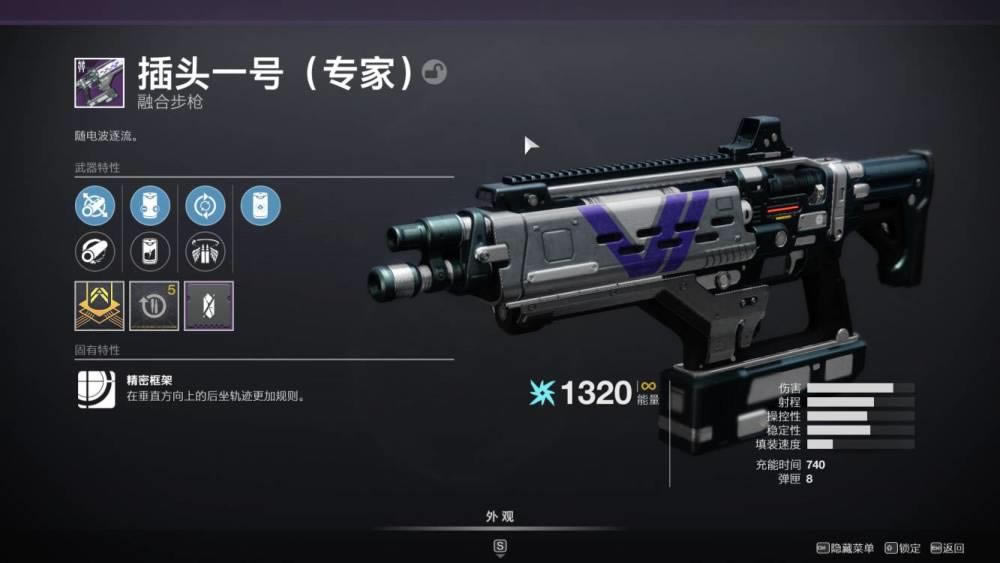
Task: Choose the winged bullets trait
Action: click(205, 251)
